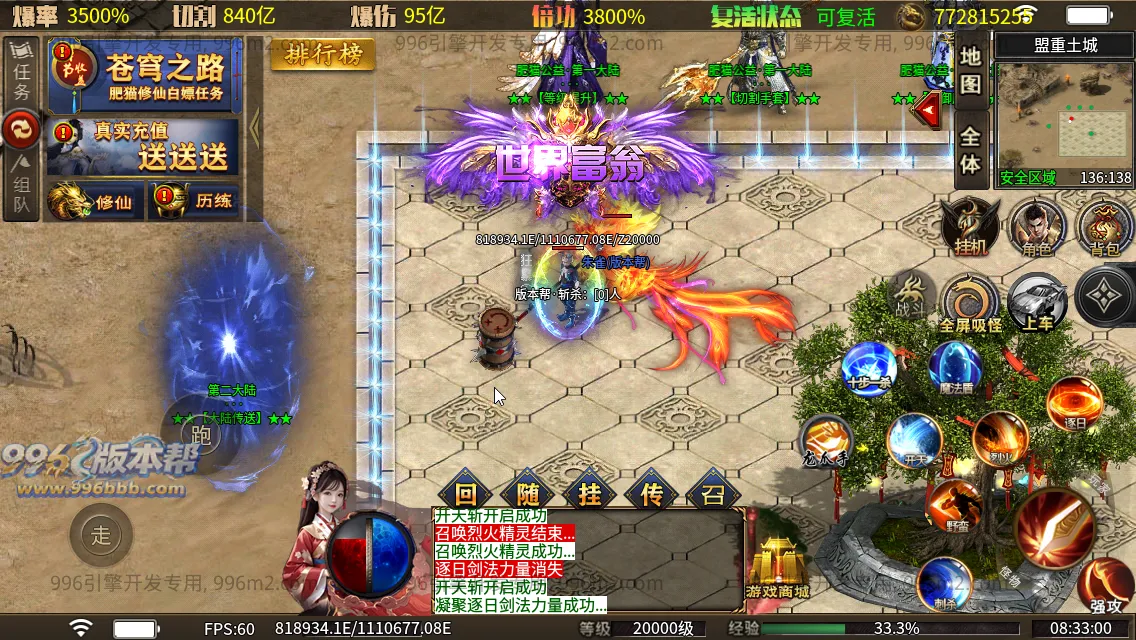1136x640 pixels.
Task: Use the 十步一杀 skill
Action: [x=868, y=367]
